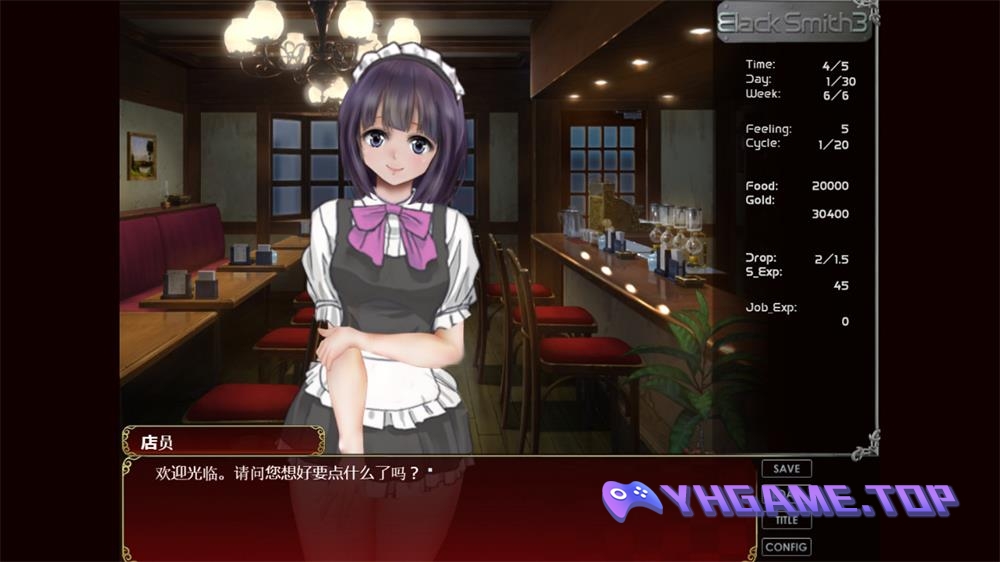The height and width of the screenshot is (562, 1000).
Task: Click the SAVE button
Action: tap(786, 469)
